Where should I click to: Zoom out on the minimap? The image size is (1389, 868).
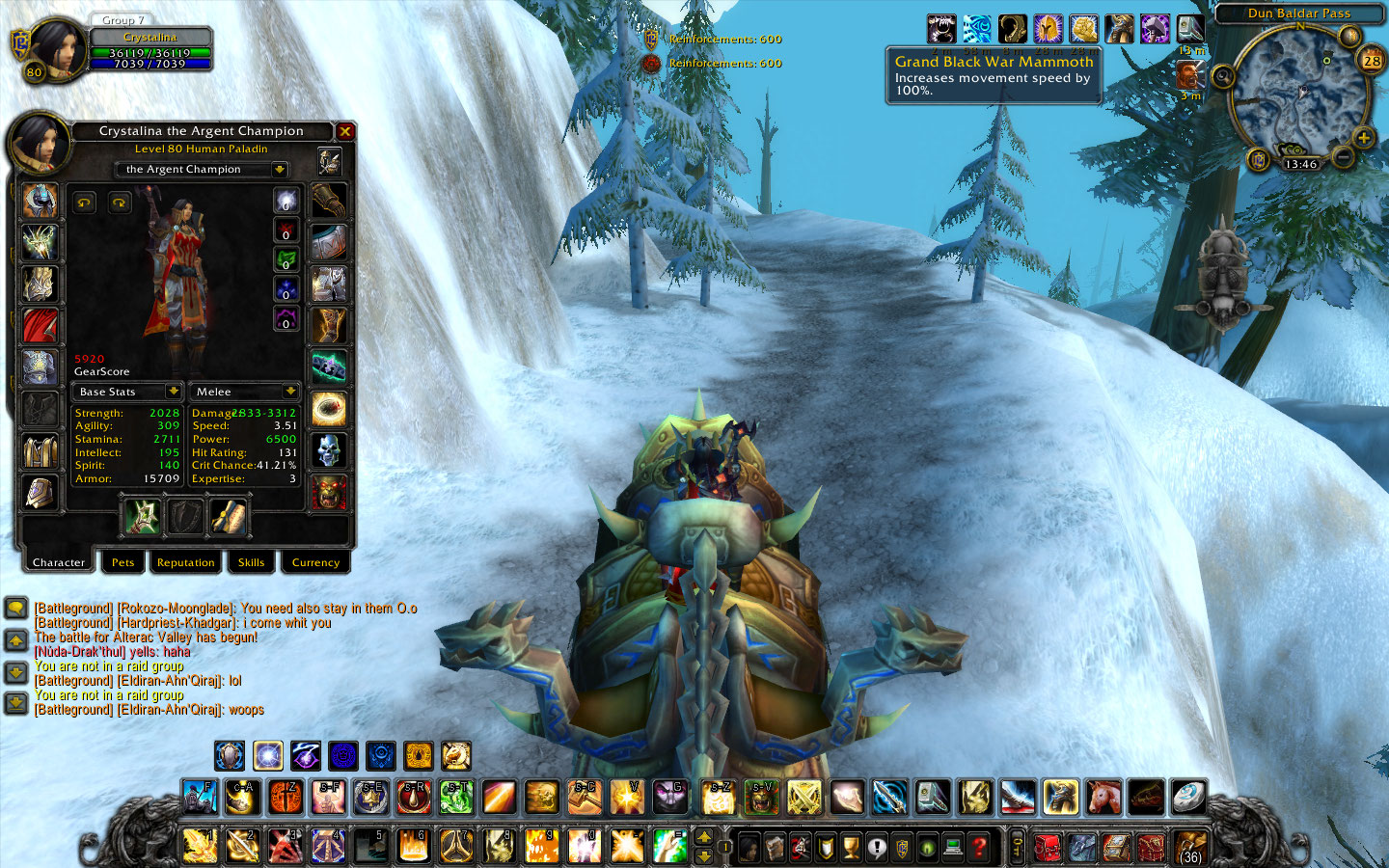point(1342,155)
